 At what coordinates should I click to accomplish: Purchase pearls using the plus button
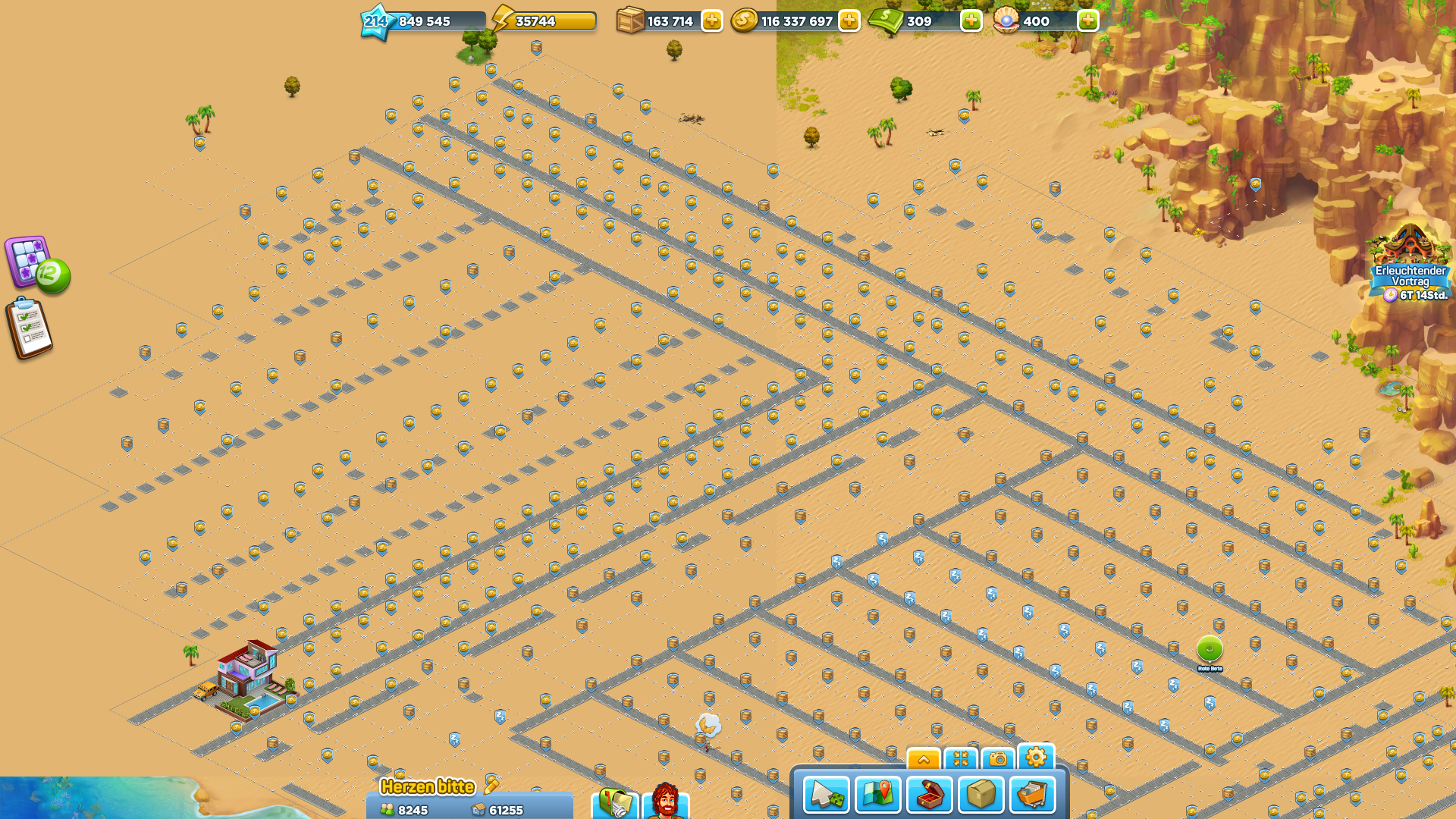tap(1087, 21)
